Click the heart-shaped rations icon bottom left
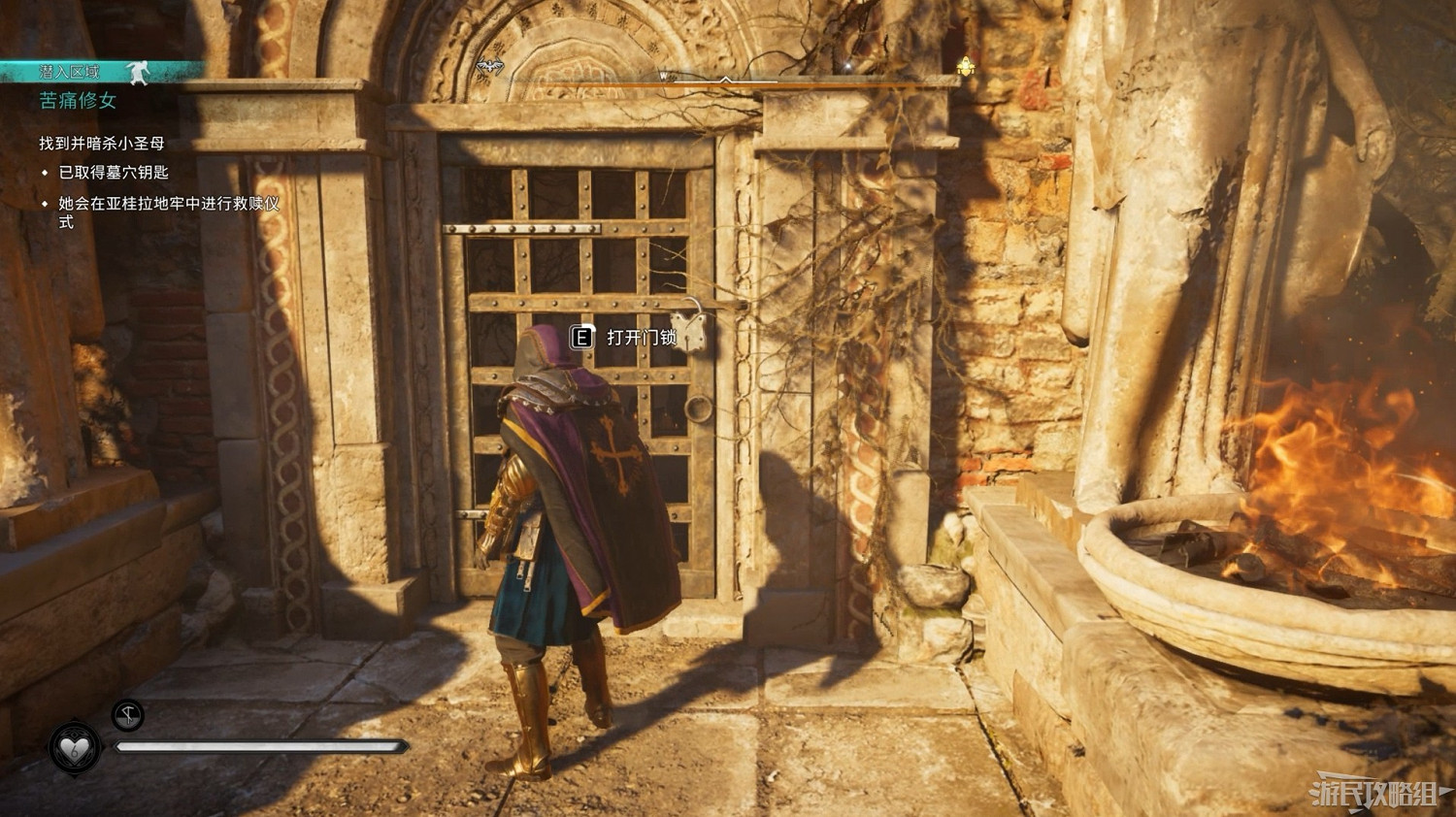1456x817 pixels. pos(74,747)
